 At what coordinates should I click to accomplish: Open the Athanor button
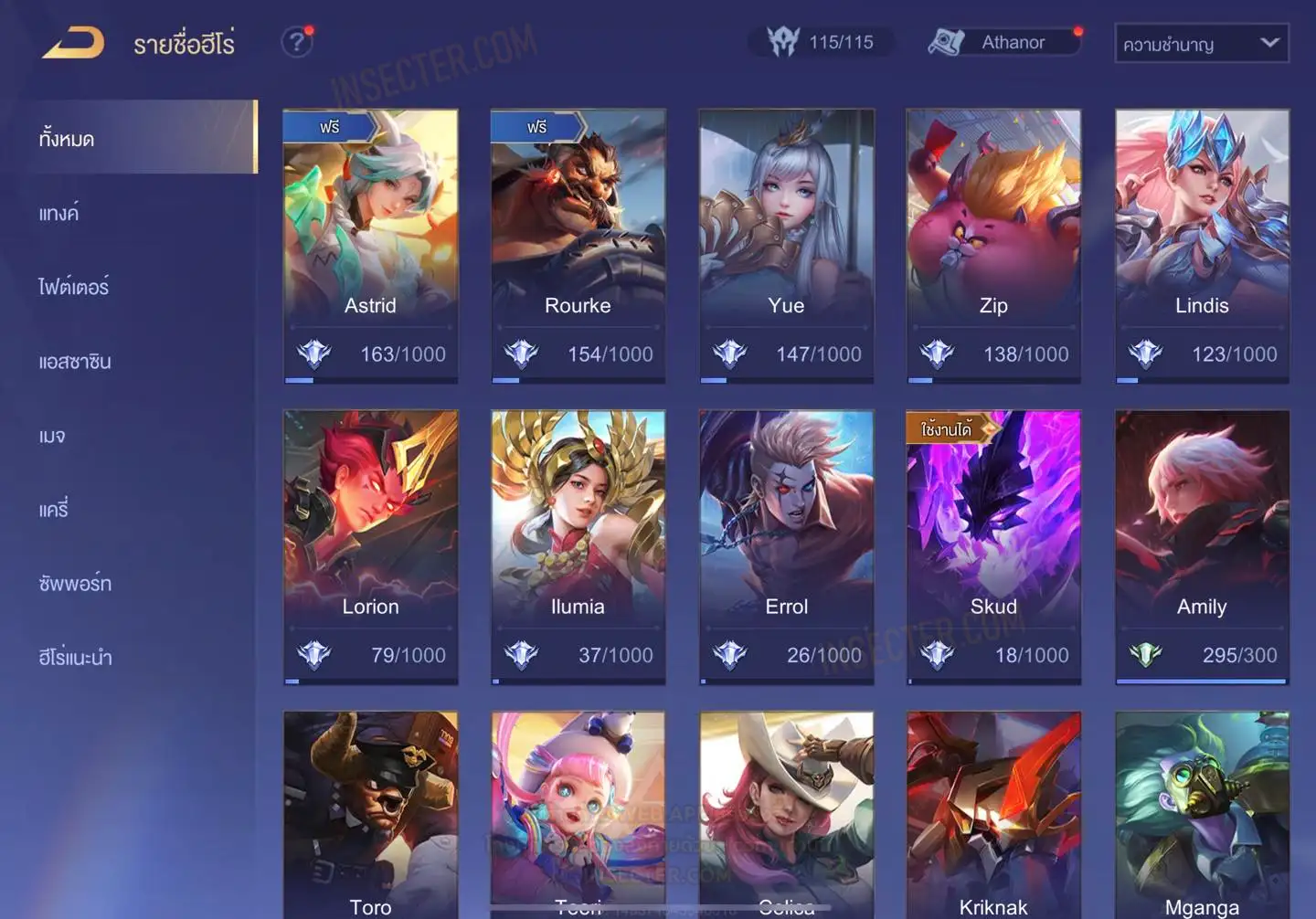[1003, 42]
